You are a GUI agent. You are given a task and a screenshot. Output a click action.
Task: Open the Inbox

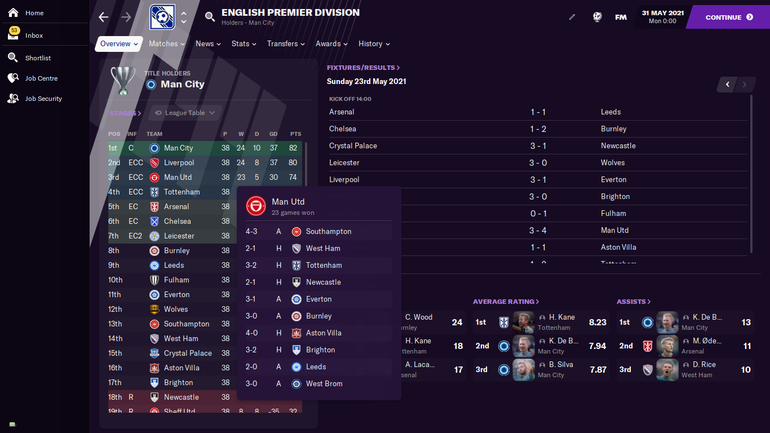pyautogui.click(x=33, y=36)
